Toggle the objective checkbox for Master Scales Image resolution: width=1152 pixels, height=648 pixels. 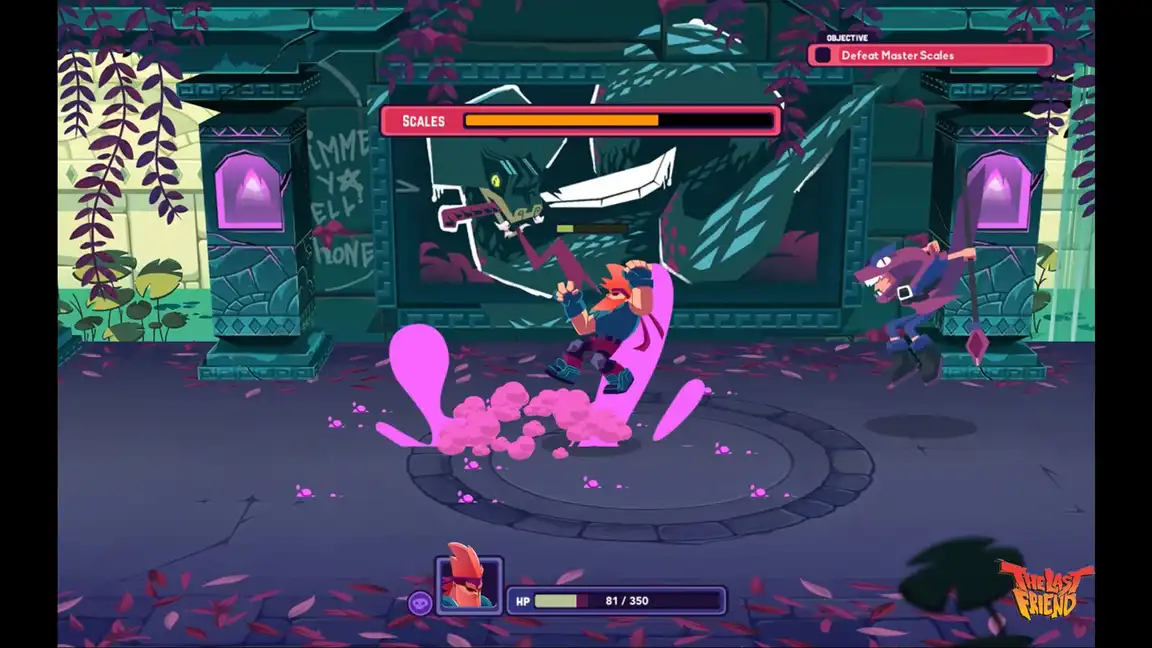(823, 56)
